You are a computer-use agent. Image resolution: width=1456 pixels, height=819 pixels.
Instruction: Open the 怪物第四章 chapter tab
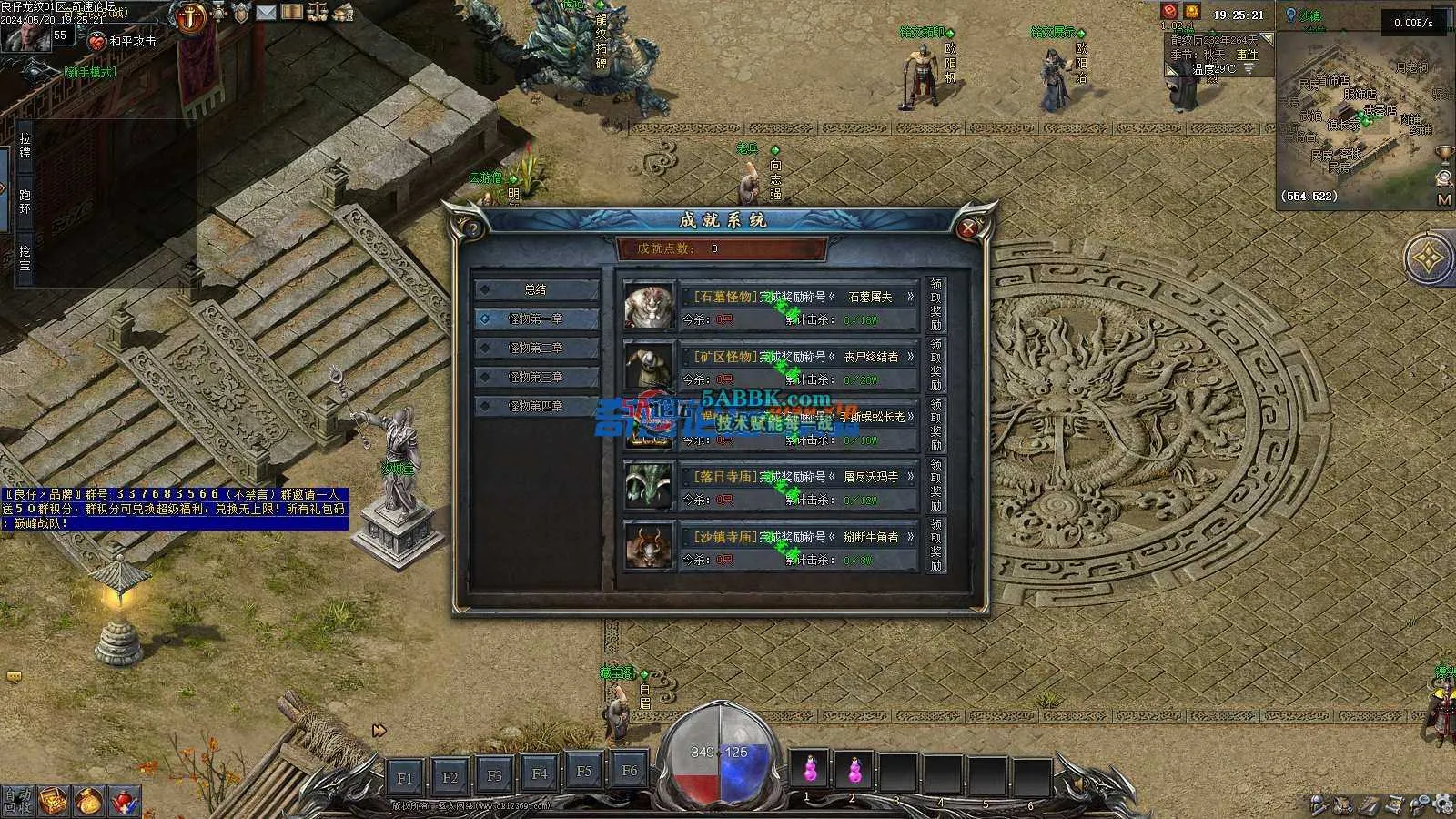tap(535, 406)
